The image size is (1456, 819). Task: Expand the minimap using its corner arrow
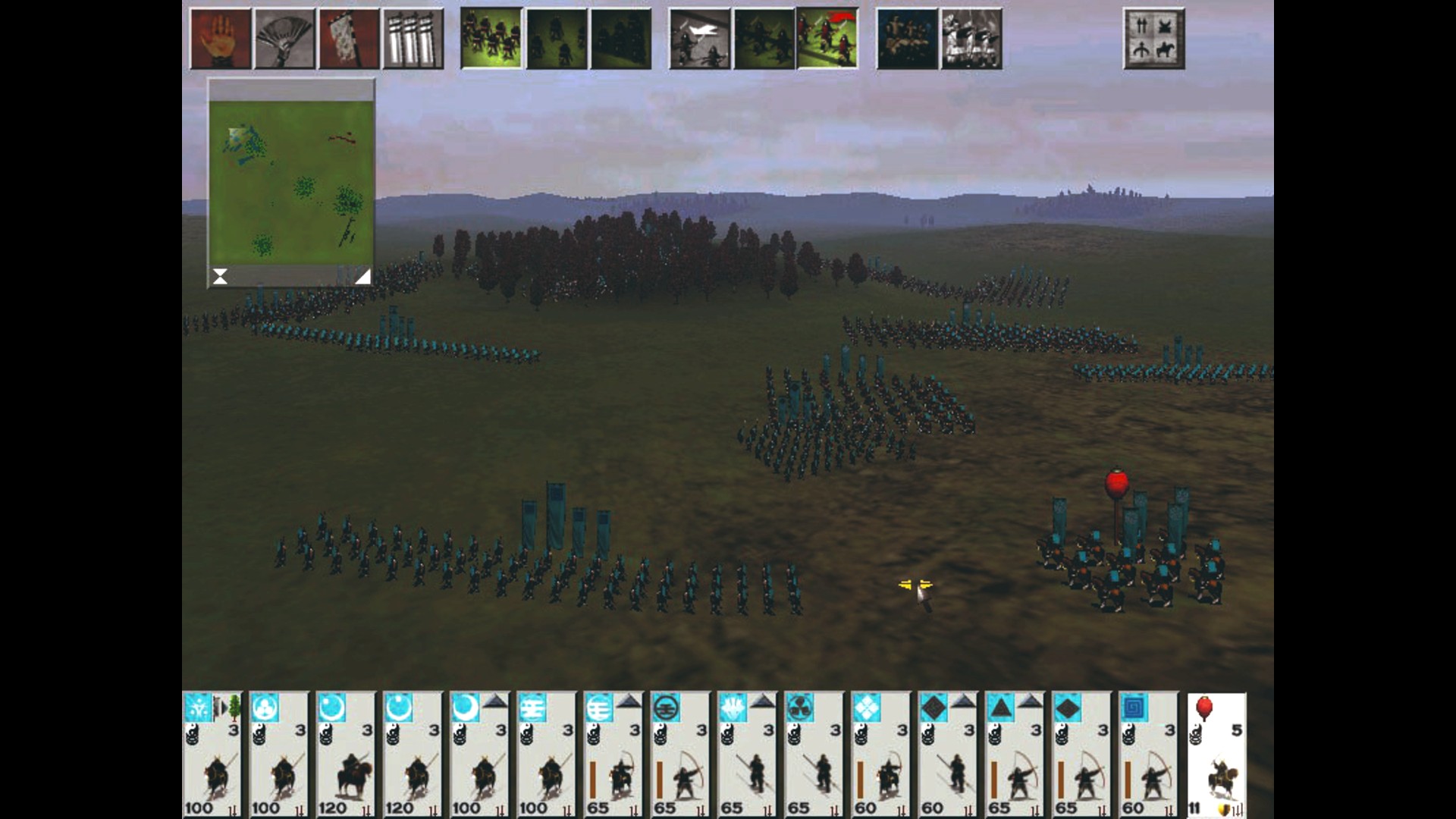click(x=362, y=276)
